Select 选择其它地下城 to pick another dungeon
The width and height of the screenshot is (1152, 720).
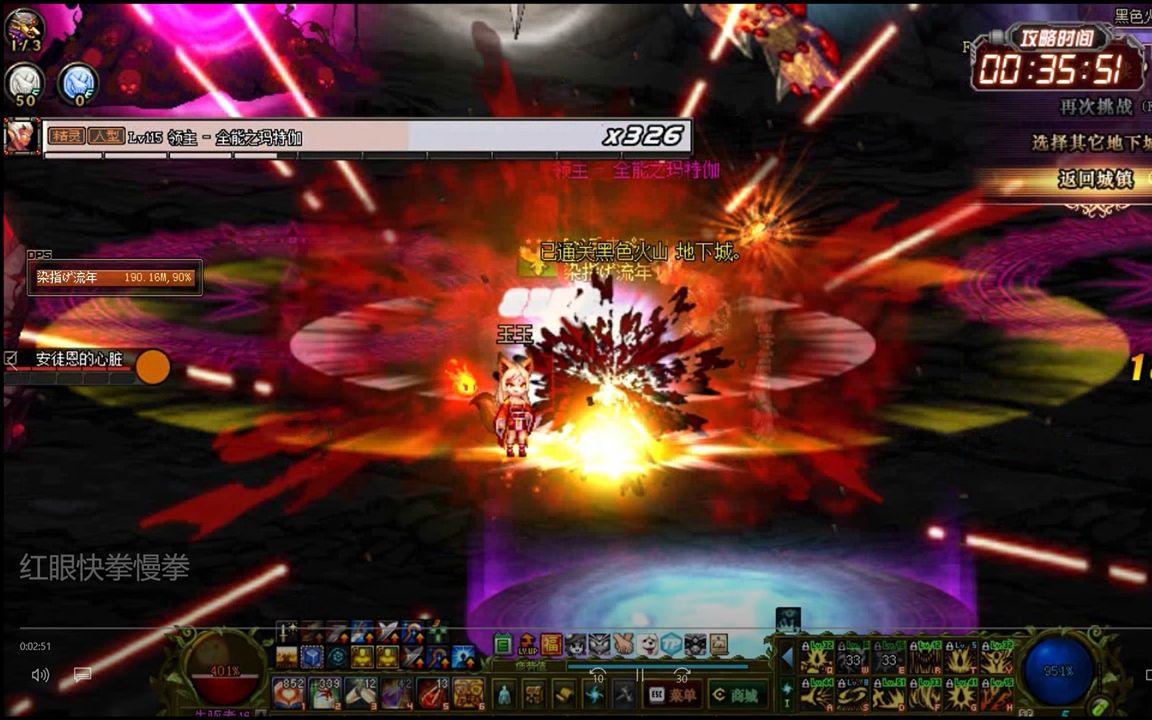tap(1092, 143)
